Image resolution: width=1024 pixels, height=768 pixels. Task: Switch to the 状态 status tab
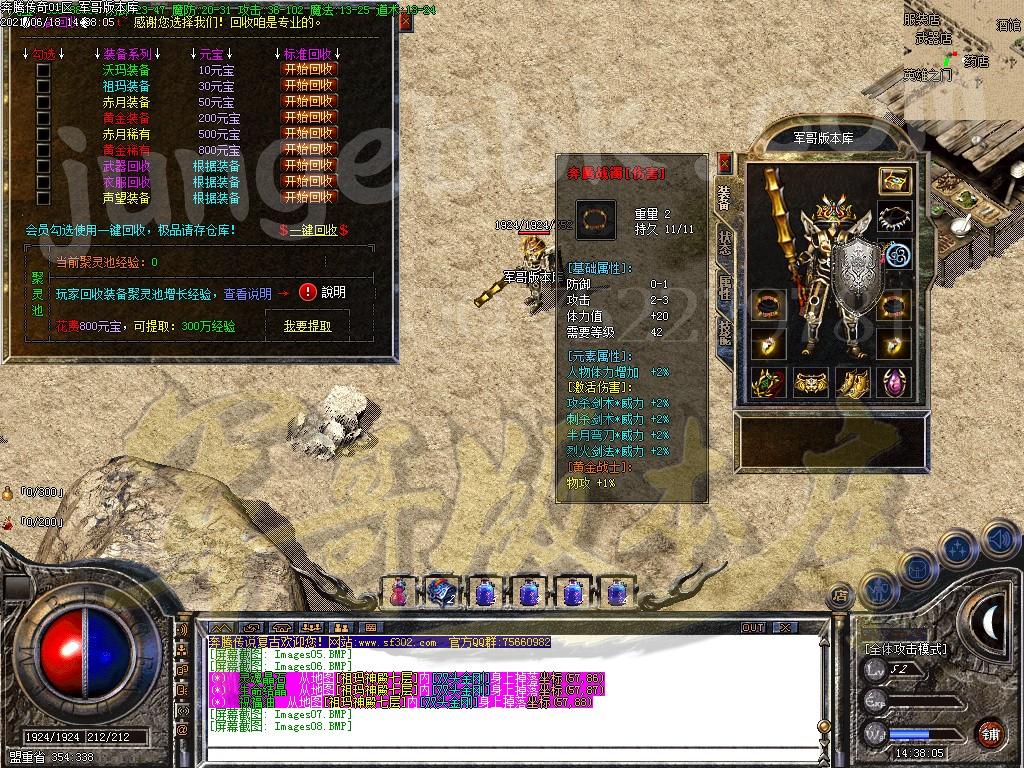(x=725, y=244)
